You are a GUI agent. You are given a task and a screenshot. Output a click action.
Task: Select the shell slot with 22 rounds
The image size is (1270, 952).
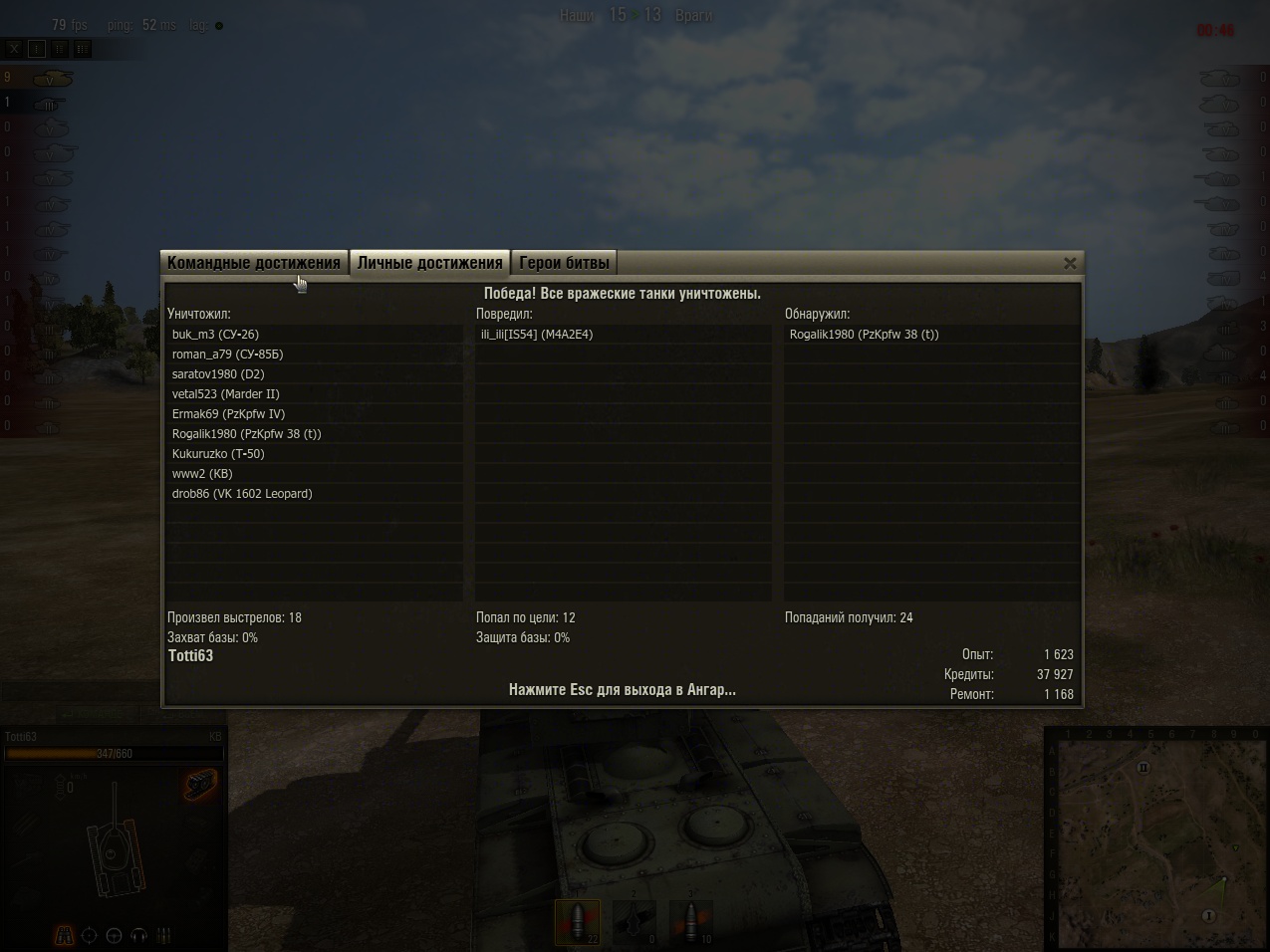(x=578, y=922)
